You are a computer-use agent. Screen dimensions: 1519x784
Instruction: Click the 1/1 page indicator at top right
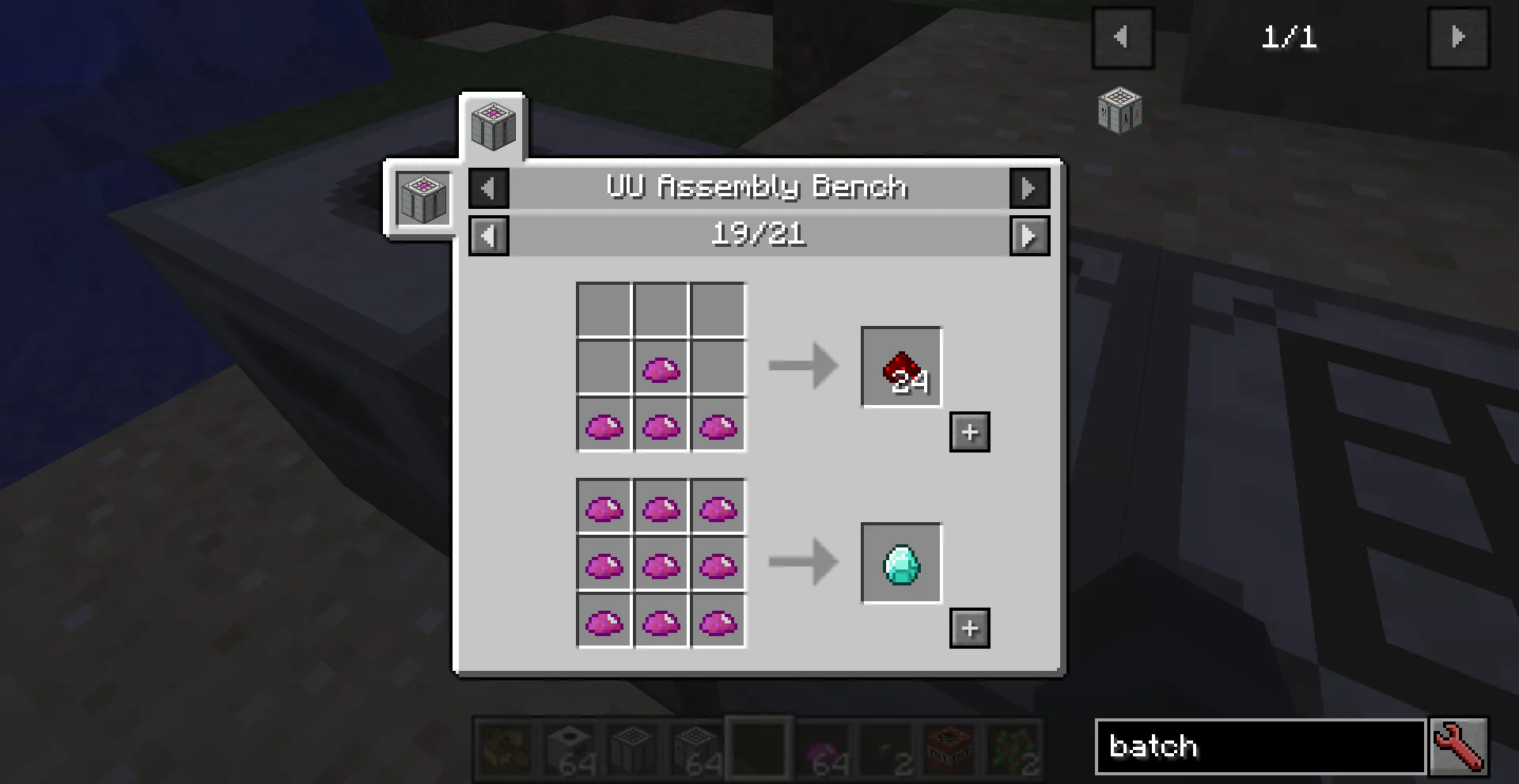pyautogui.click(x=1290, y=38)
